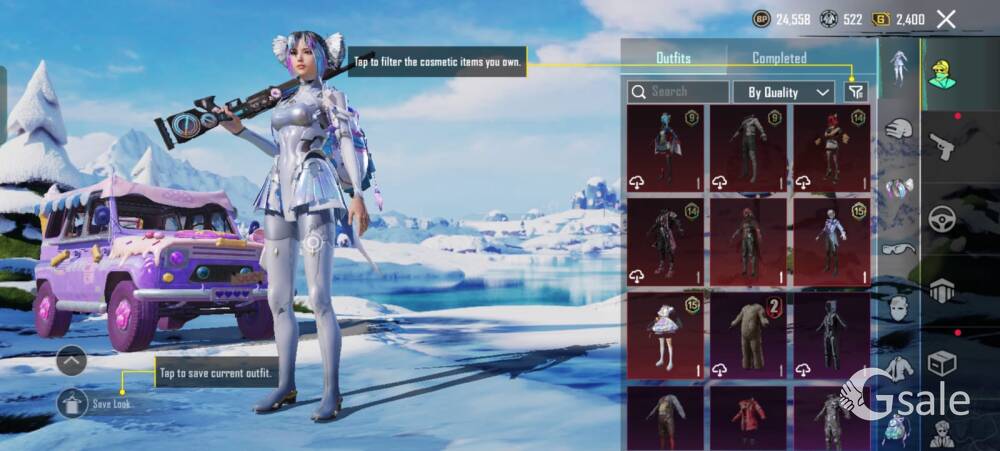Select the full outfit set category icon
Viewport: 1000px width, 451px height.
coord(899,66)
